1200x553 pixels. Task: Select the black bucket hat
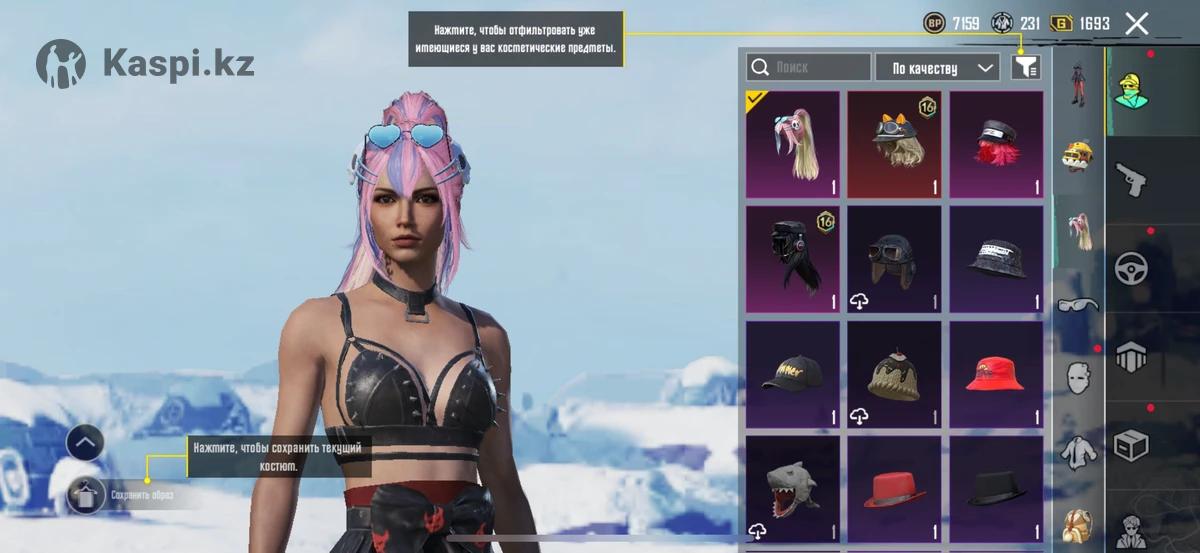996,259
